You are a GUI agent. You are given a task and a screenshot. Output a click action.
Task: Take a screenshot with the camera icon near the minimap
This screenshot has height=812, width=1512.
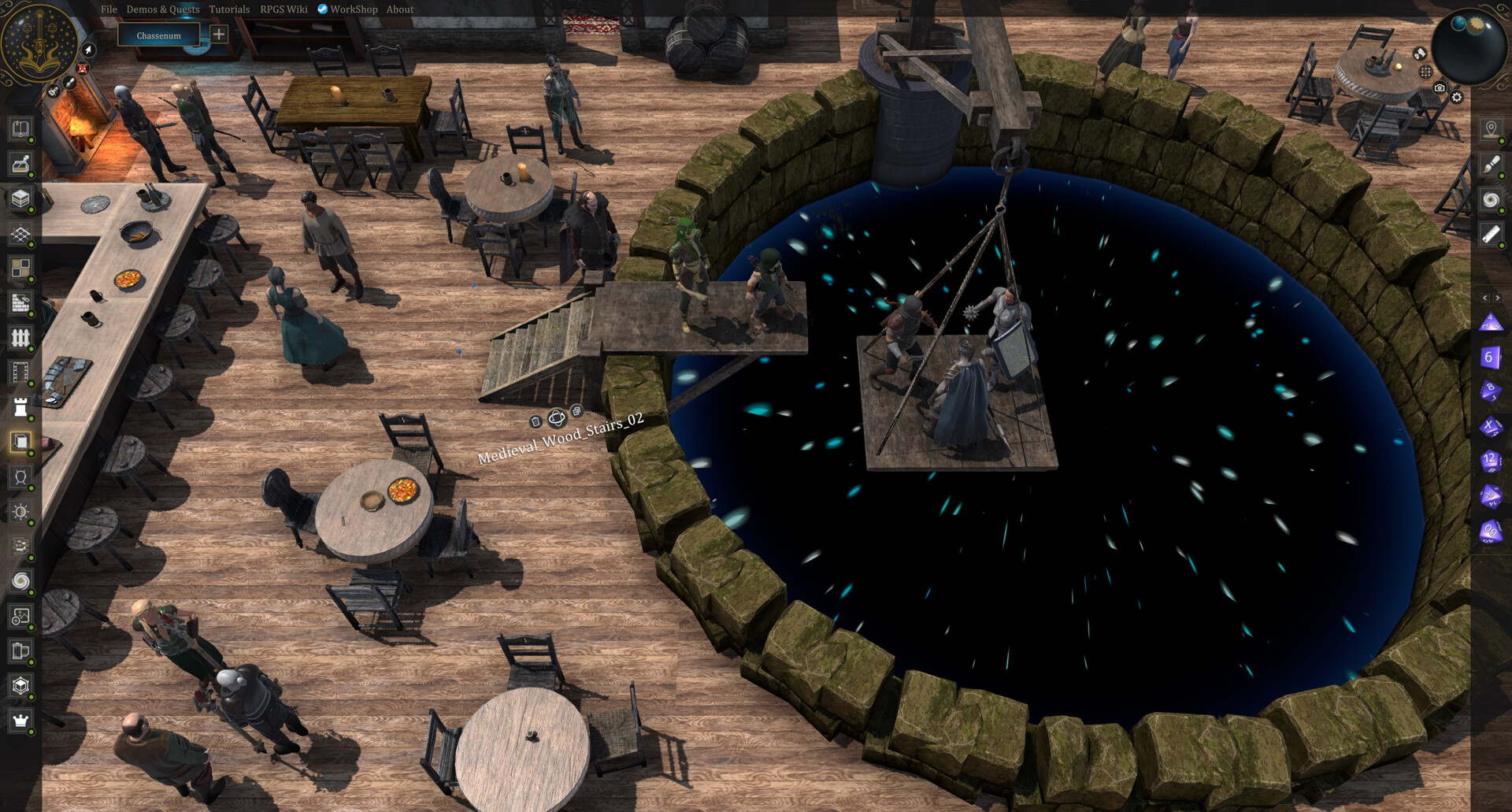tap(1440, 89)
